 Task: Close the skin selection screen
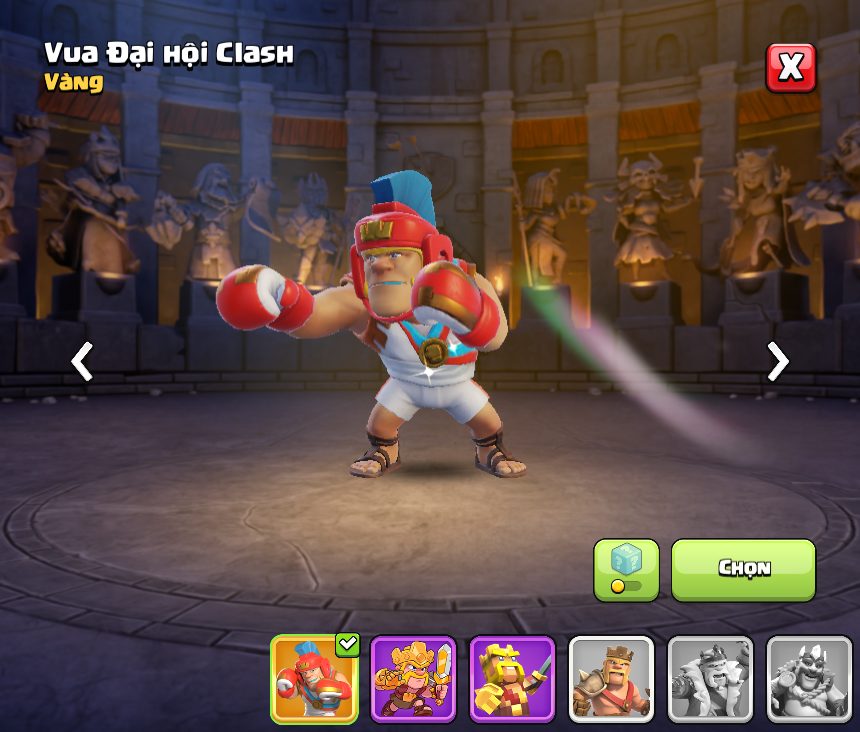click(790, 68)
